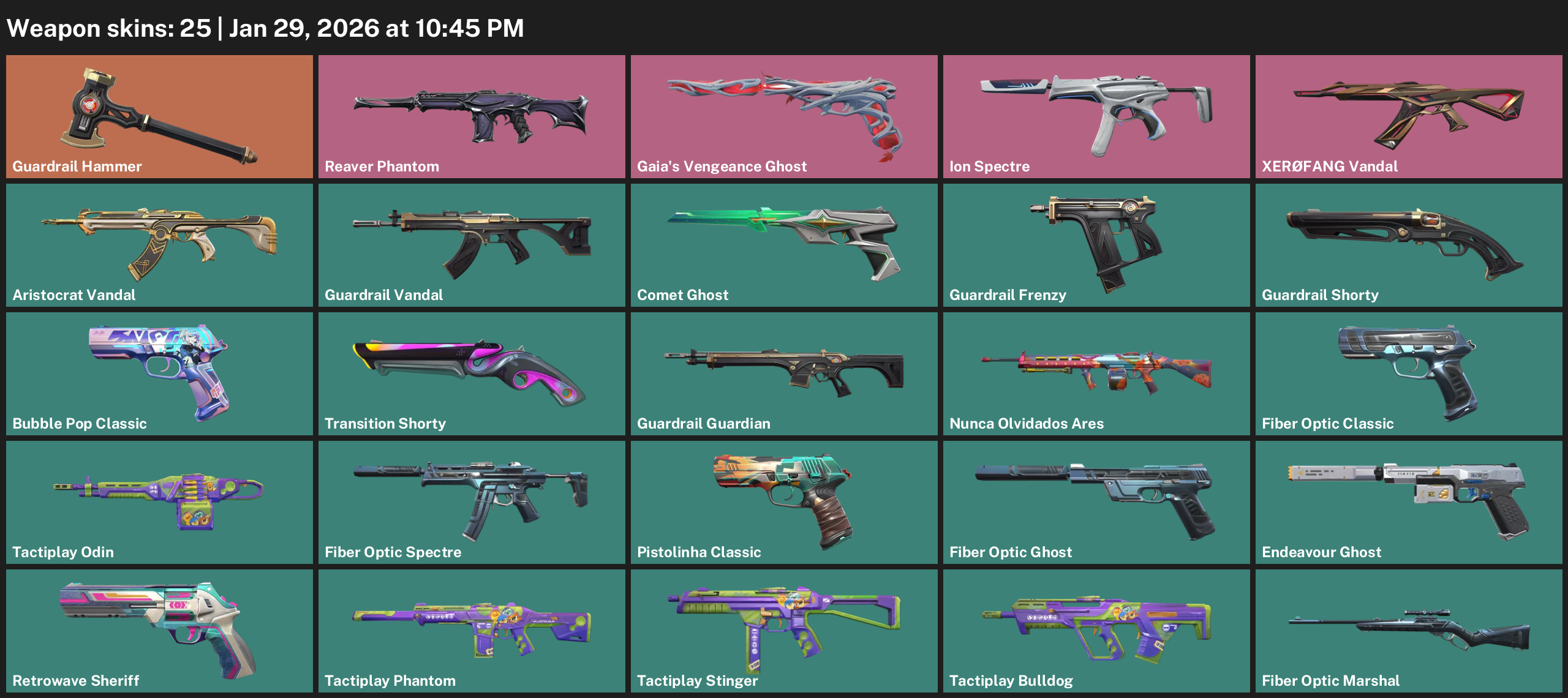This screenshot has width=1568, height=698.
Task: Click the Tactiplay Odin thumbnail
Action: click(x=159, y=502)
